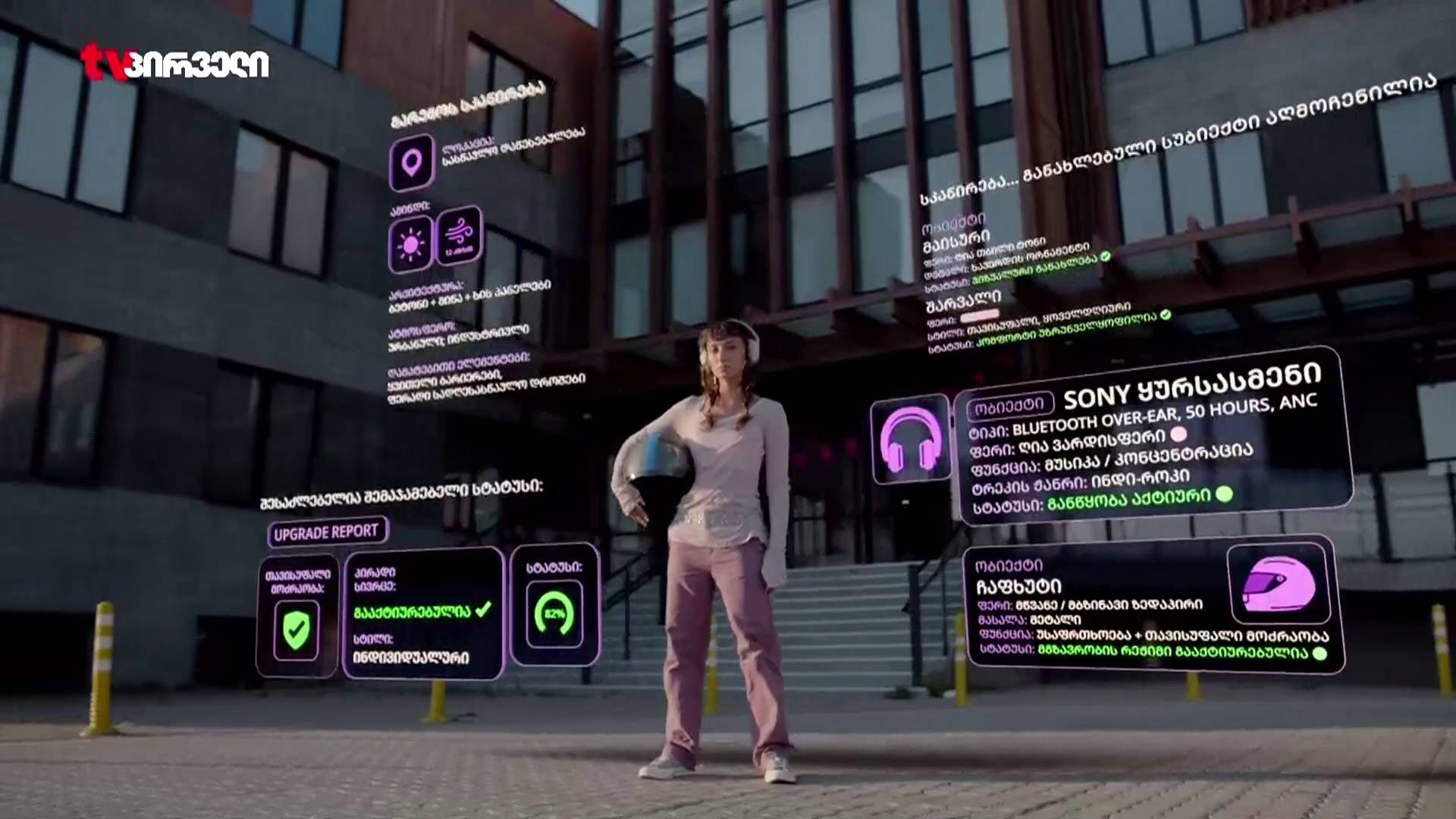This screenshot has height=819, width=1456.
Task: Open the wind speed icon
Action: click(x=459, y=234)
